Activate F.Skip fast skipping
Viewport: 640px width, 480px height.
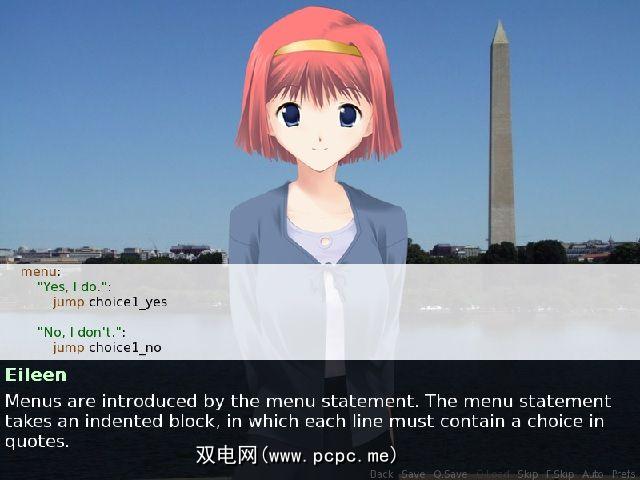tap(560, 473)
